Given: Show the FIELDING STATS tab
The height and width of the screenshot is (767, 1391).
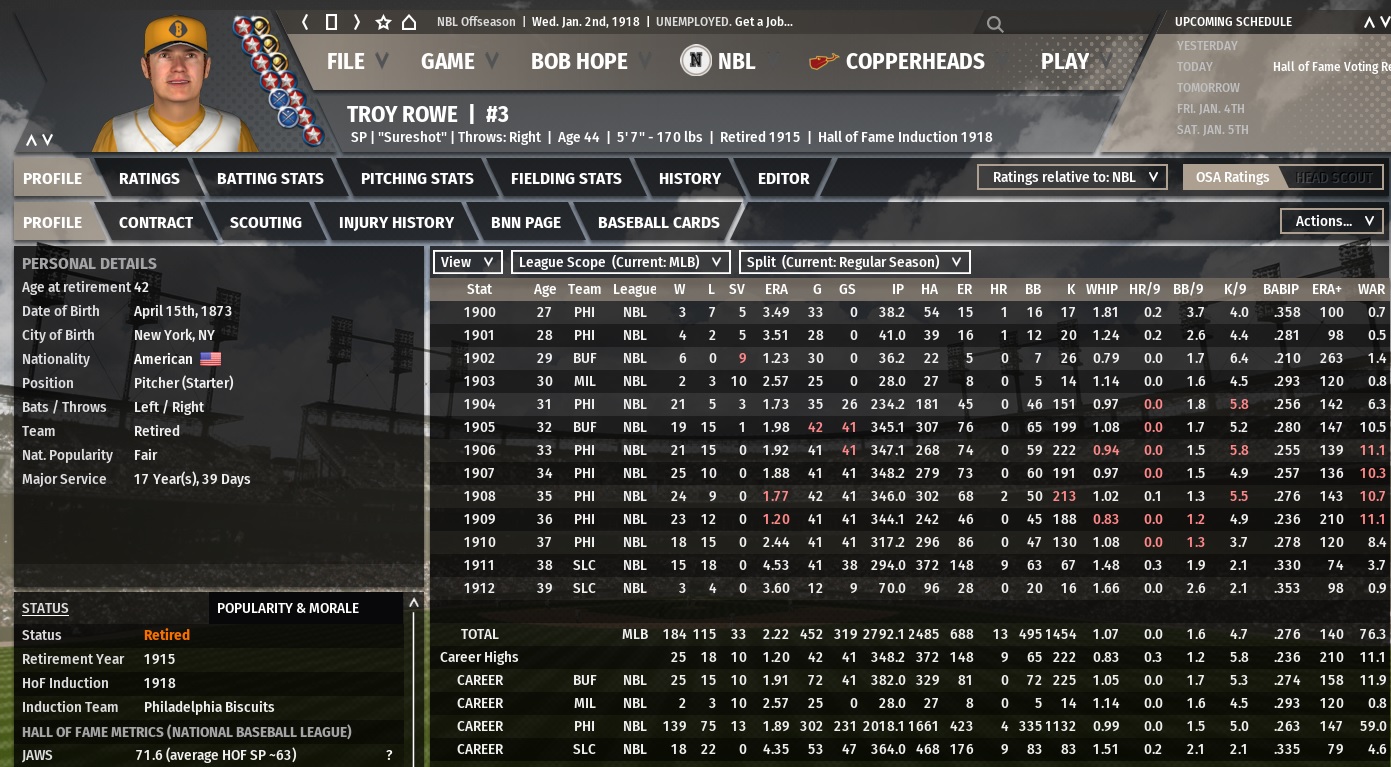Looking at the screenshot, I should tap(566, 178).
